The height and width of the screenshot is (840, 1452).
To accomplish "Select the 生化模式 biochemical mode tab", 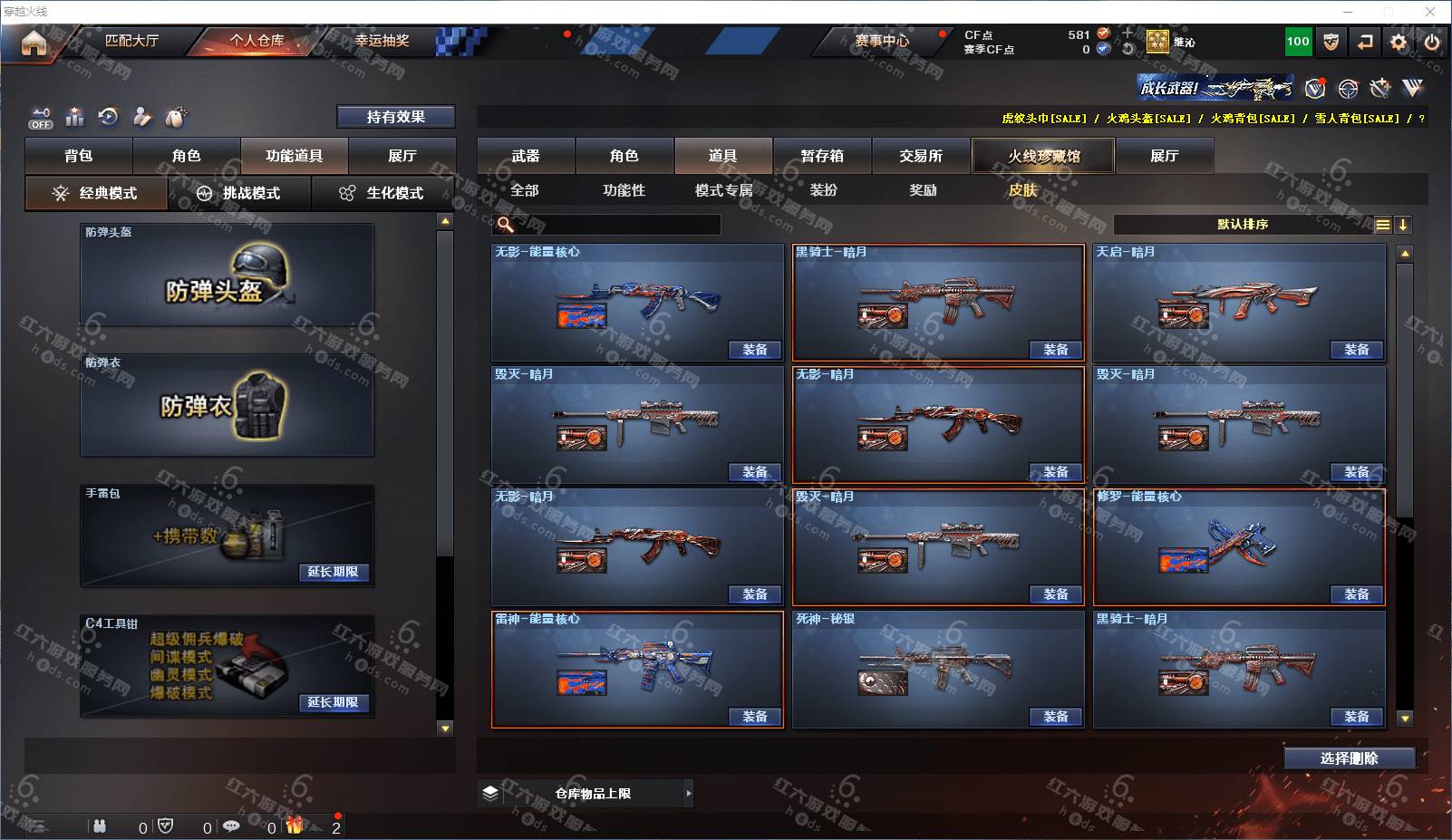I will tap(383, 193).
